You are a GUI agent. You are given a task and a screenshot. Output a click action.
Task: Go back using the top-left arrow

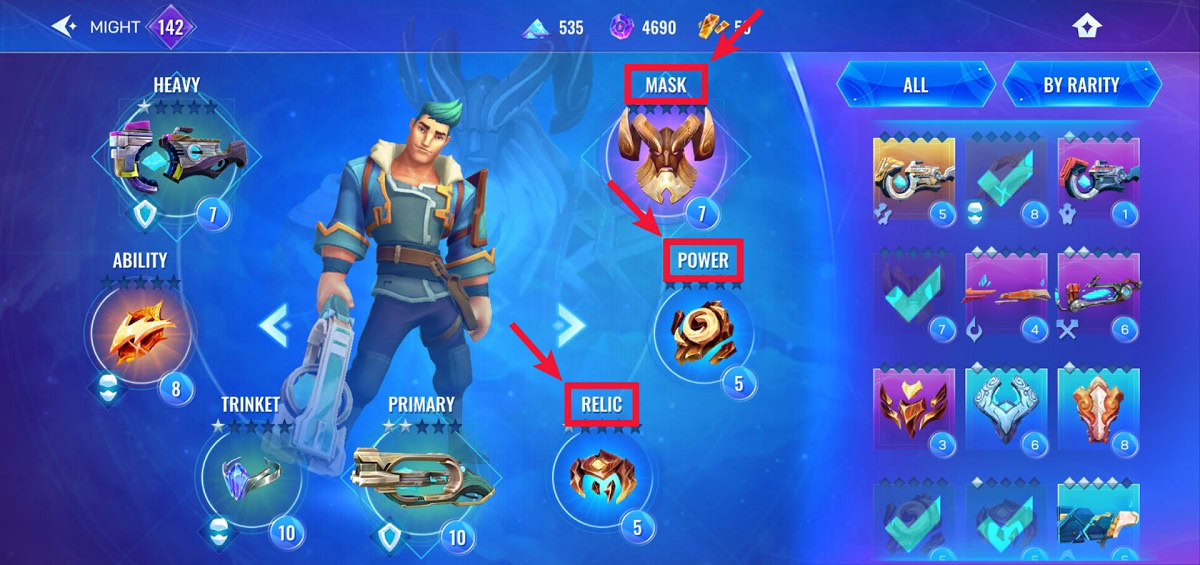65,27
